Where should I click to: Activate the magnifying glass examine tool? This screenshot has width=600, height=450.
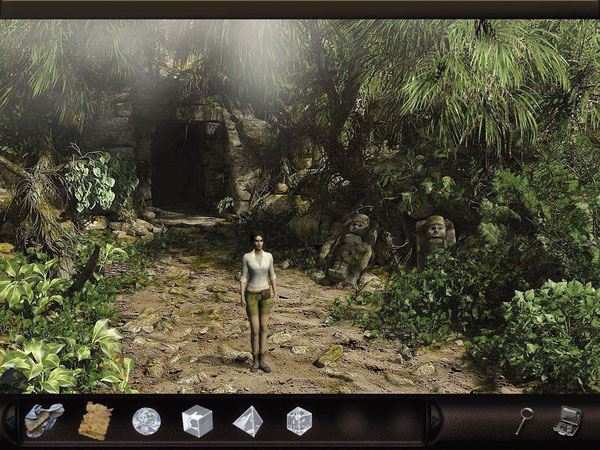[x=524, y=420]
